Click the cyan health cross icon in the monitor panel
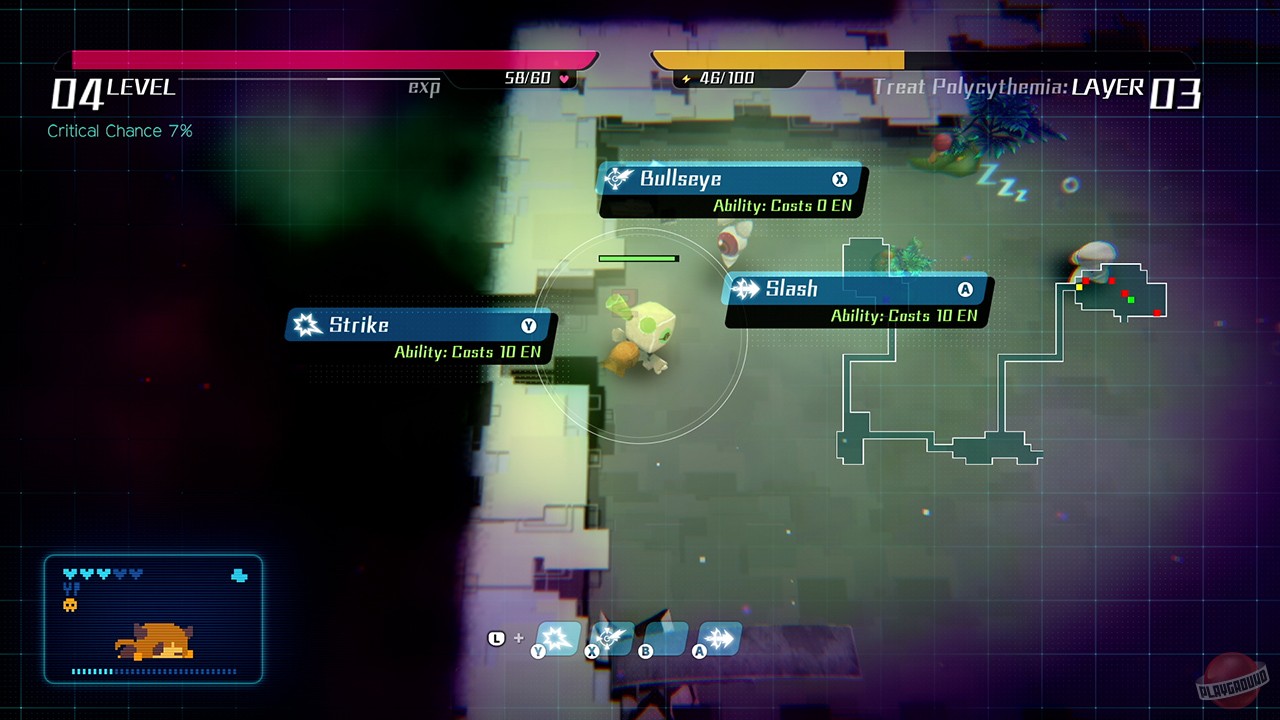 [x=239, y=574]
